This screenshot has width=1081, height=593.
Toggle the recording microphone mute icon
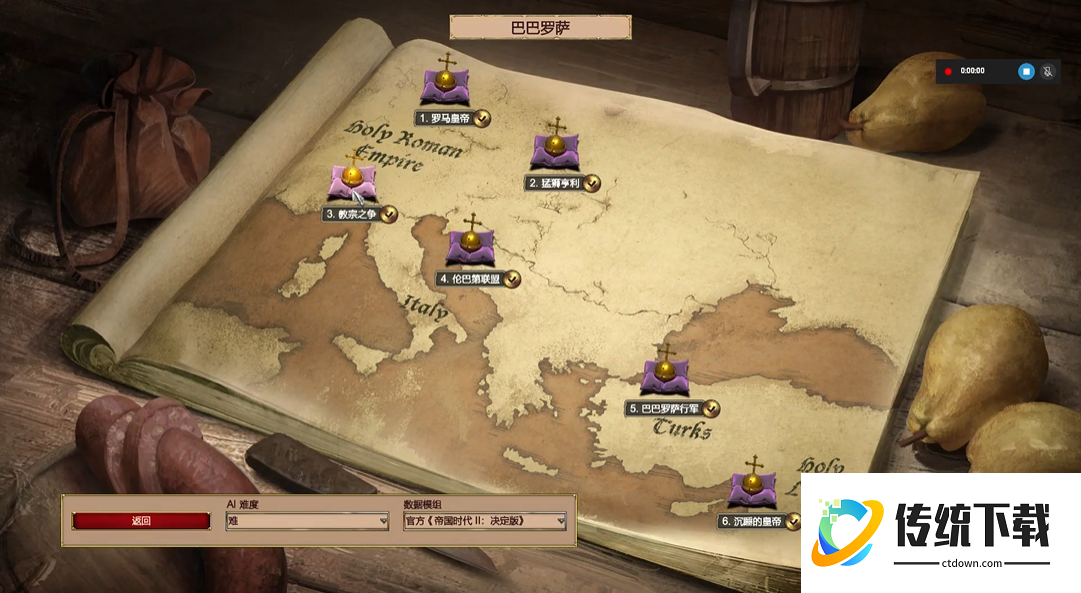click(x=1048, y=71)
